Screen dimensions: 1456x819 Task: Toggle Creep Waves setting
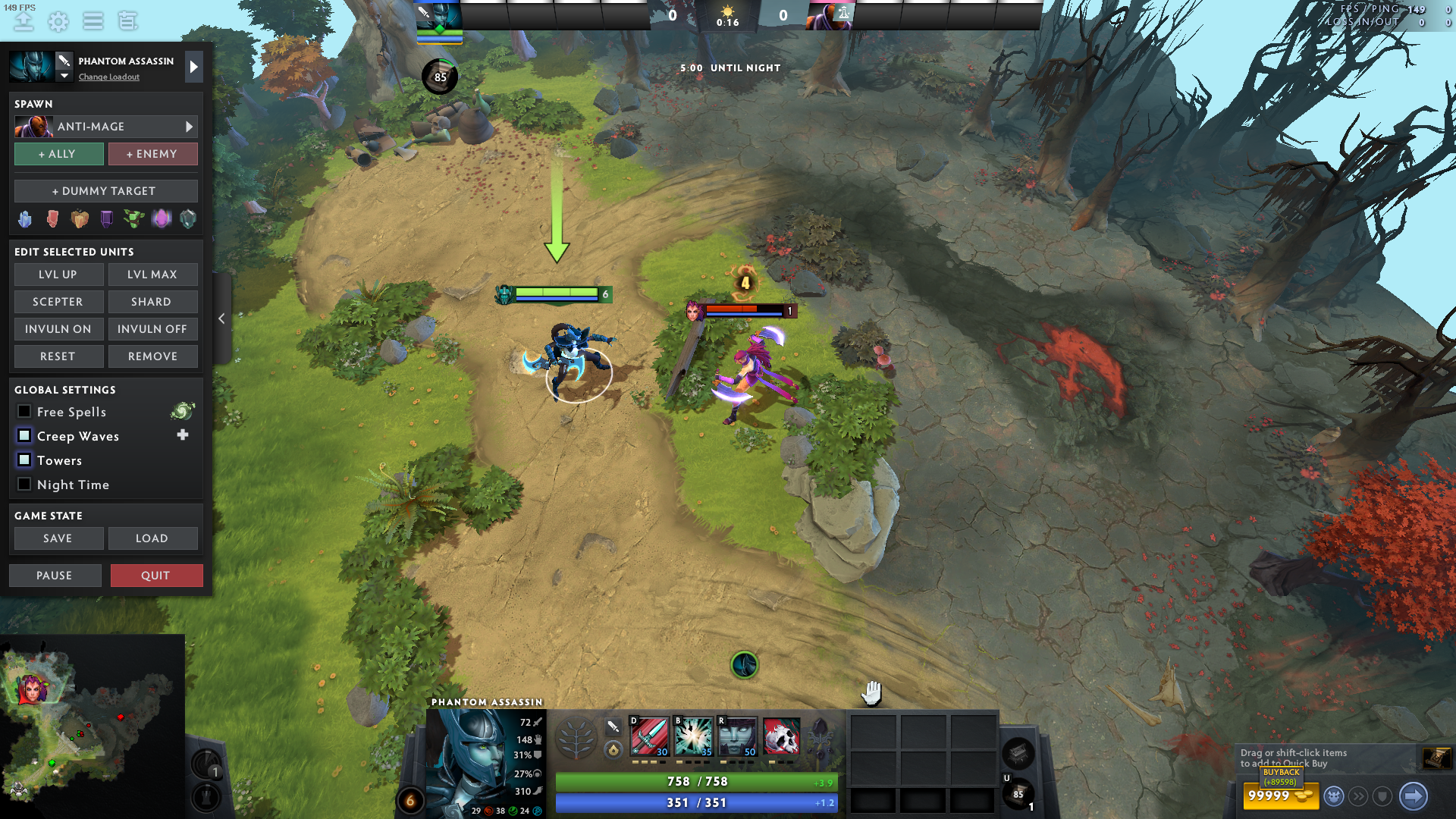(24, 436)
